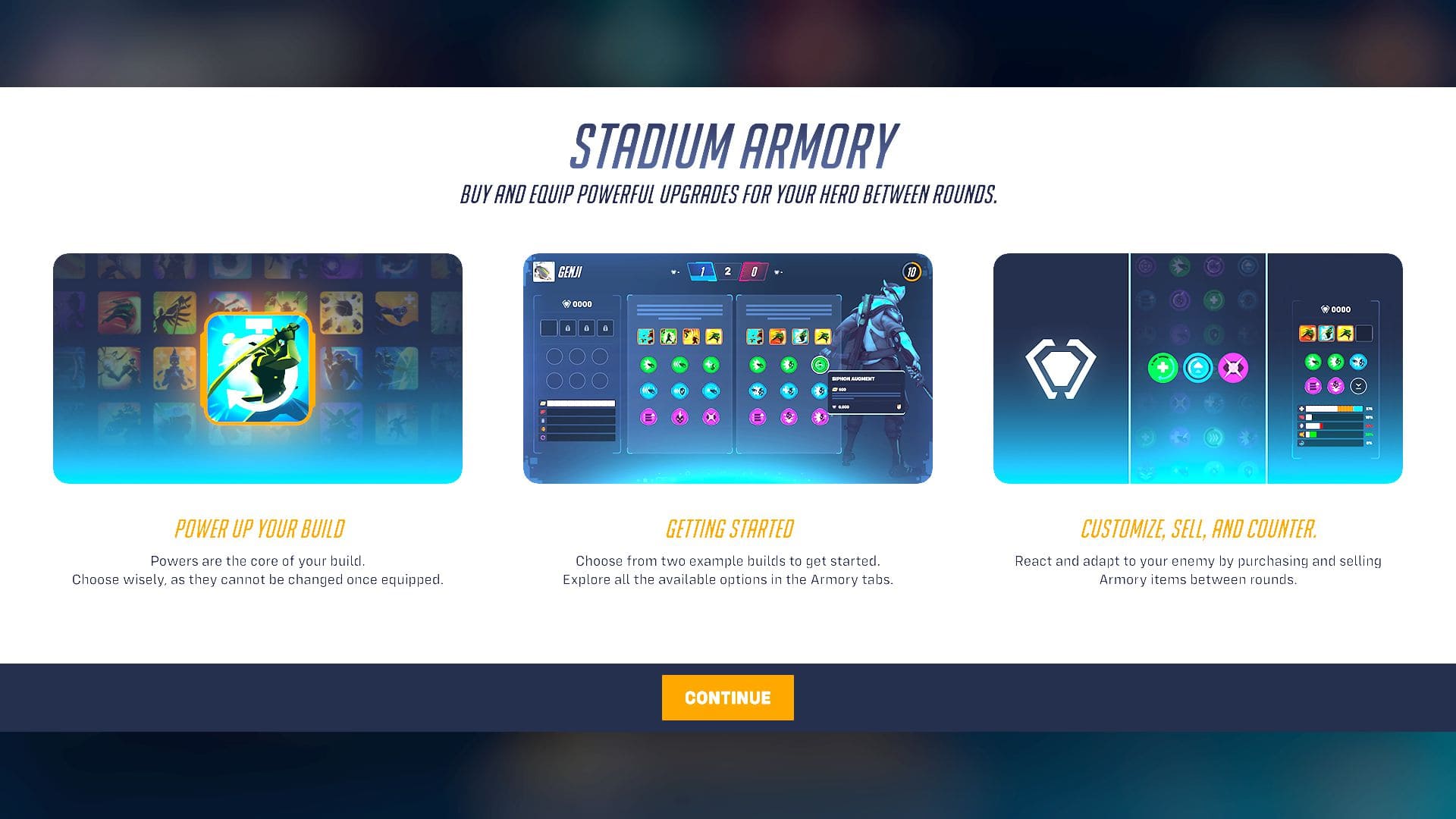This screenshot has height=819, width=1456.
Task: Click the Siphon Augment green item icon
Action: coord(821,365)
